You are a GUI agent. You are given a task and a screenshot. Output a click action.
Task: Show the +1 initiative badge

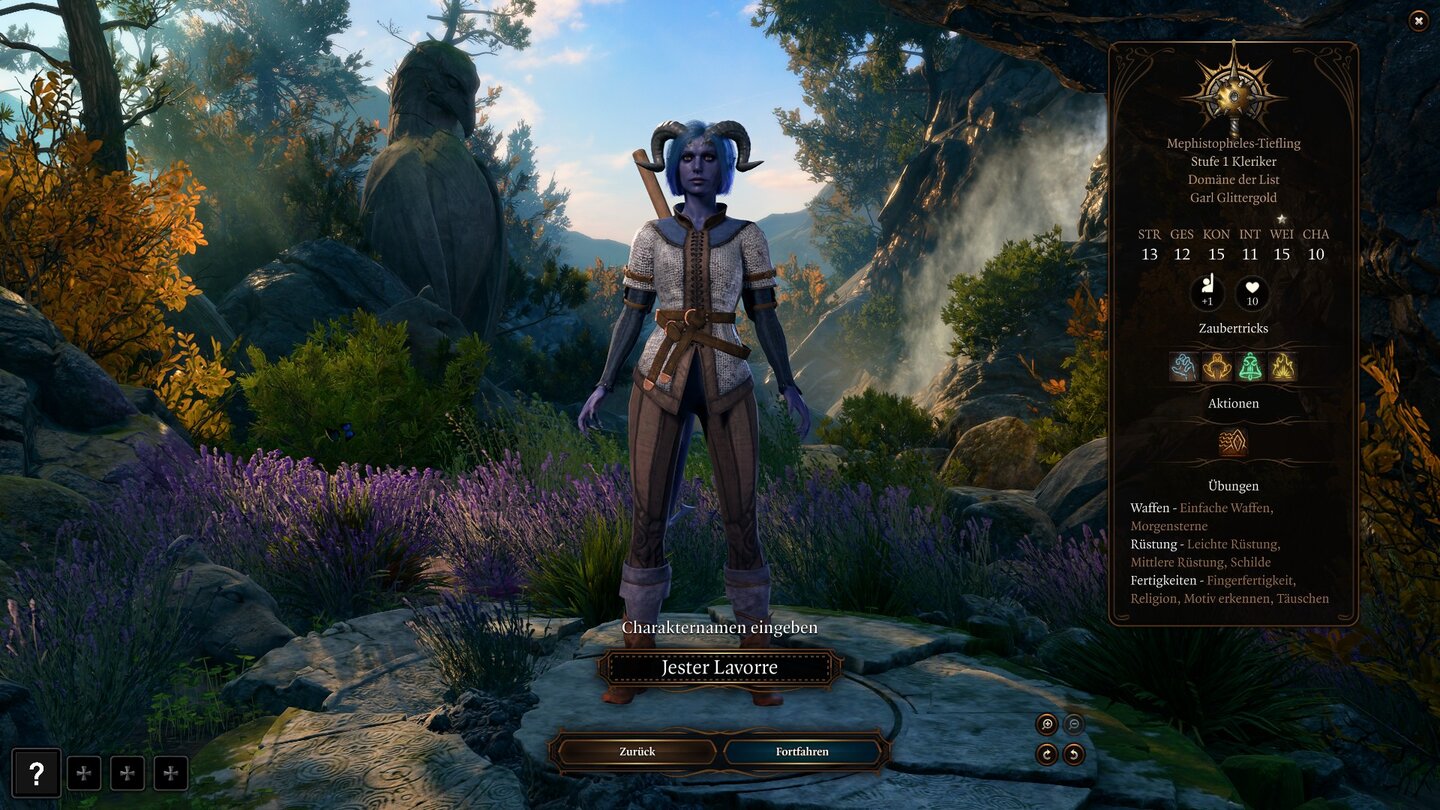click(1208, 294)
